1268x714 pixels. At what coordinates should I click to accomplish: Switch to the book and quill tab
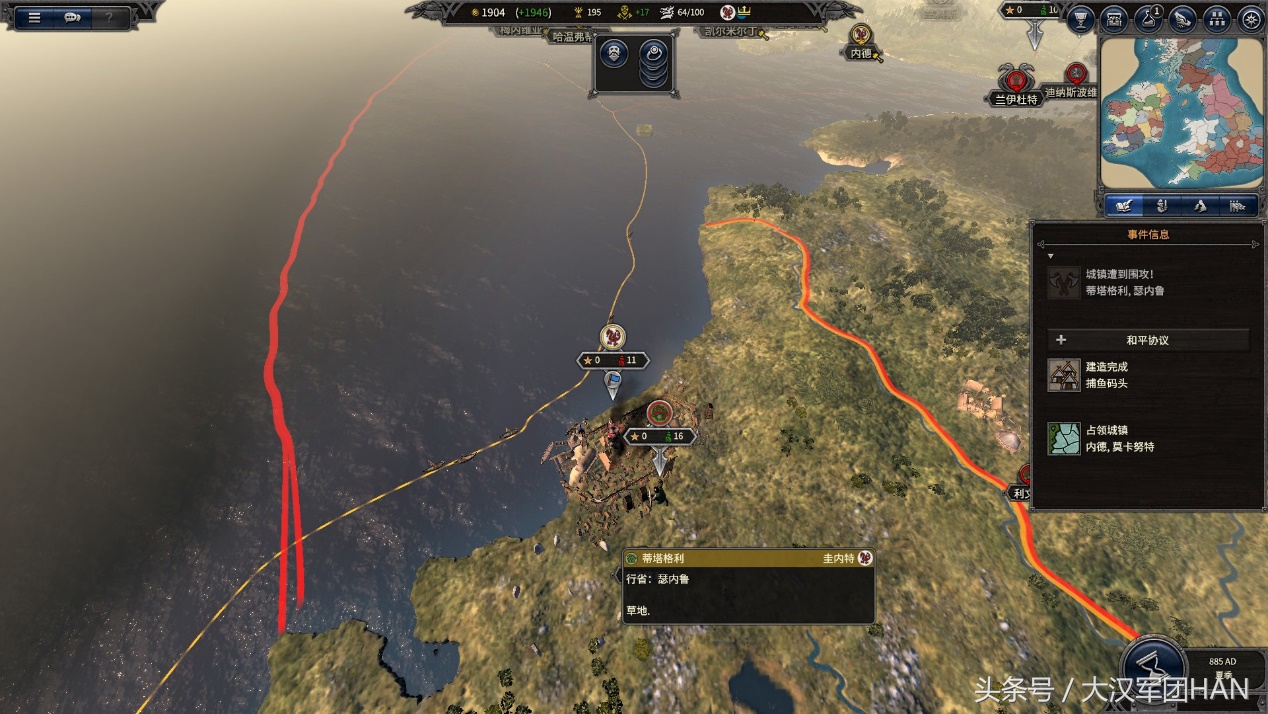click(x=1124, y=206)
